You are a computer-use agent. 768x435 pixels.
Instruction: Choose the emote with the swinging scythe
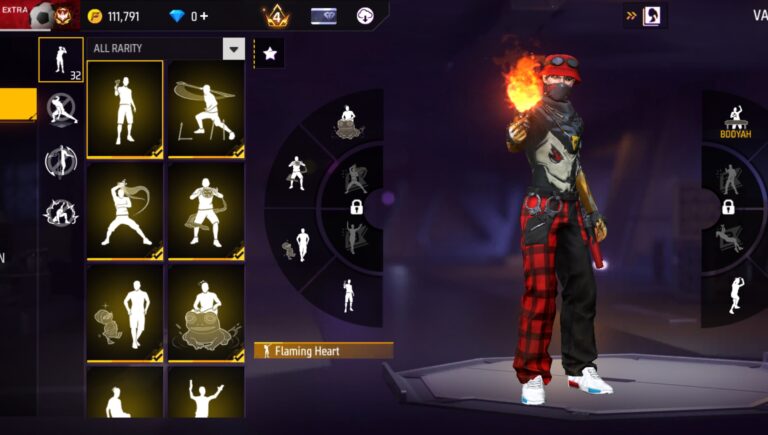pos(206,108)
